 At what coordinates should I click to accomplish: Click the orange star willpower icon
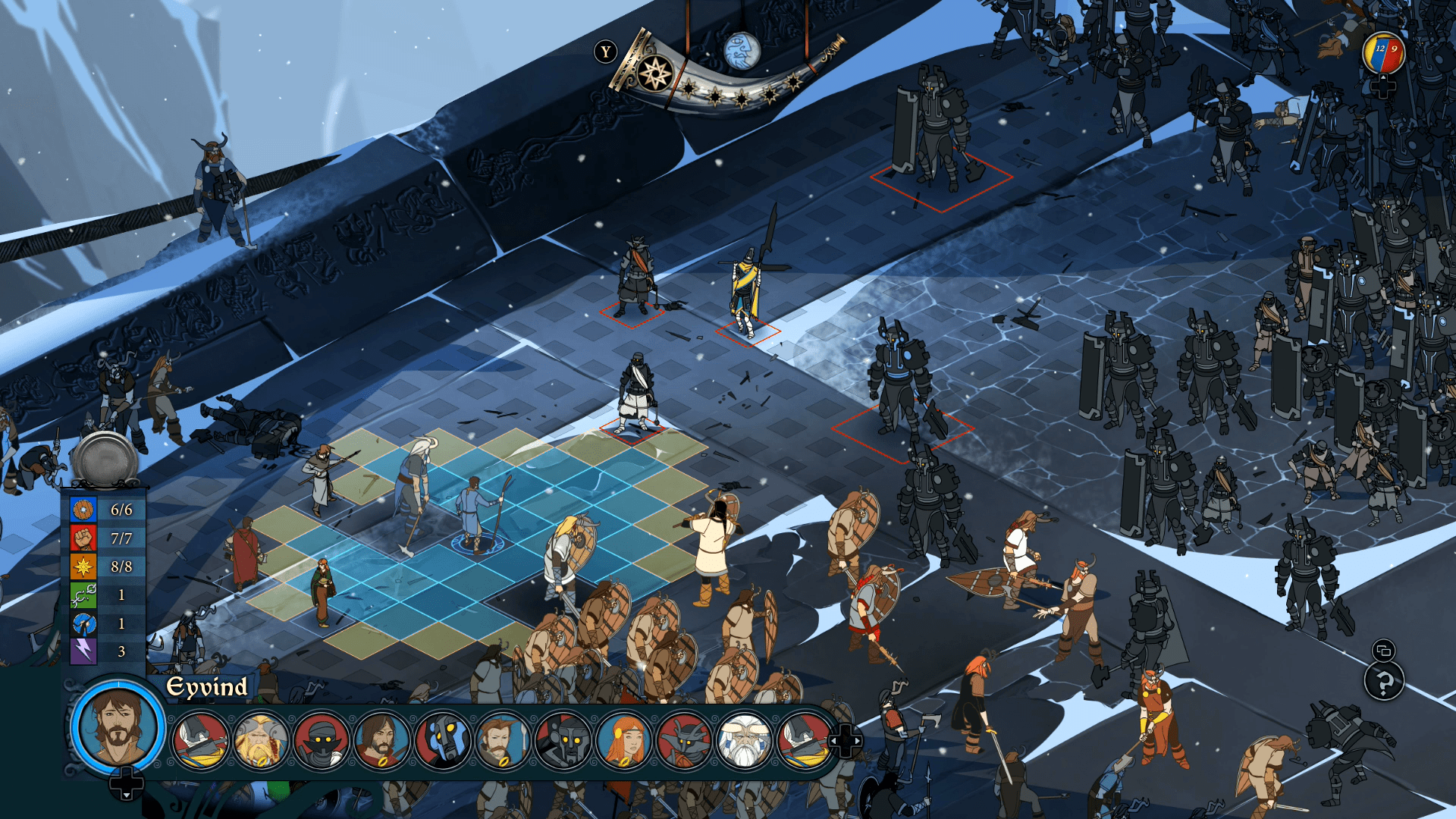point(83,566)
